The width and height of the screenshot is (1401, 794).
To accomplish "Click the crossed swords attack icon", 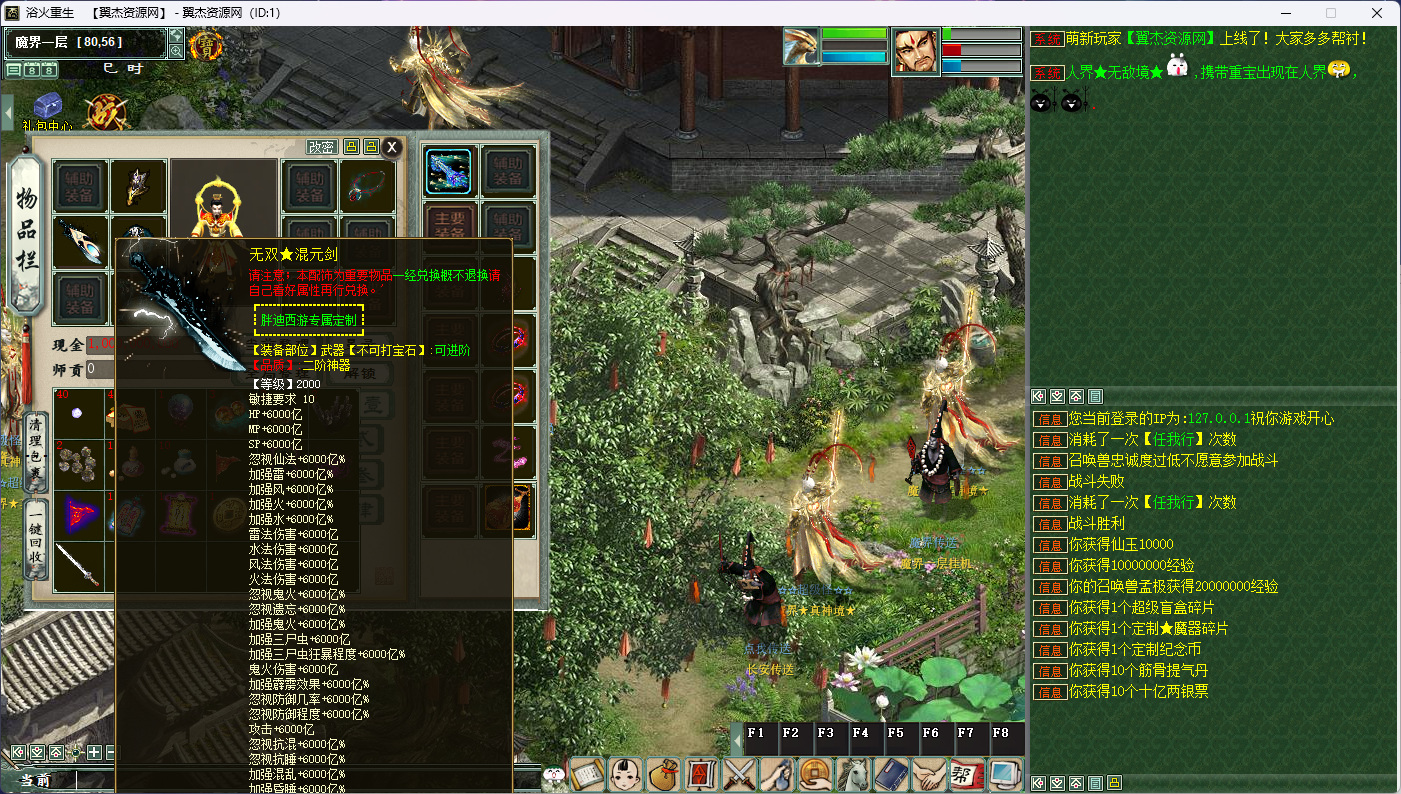I will coord(740,774).
